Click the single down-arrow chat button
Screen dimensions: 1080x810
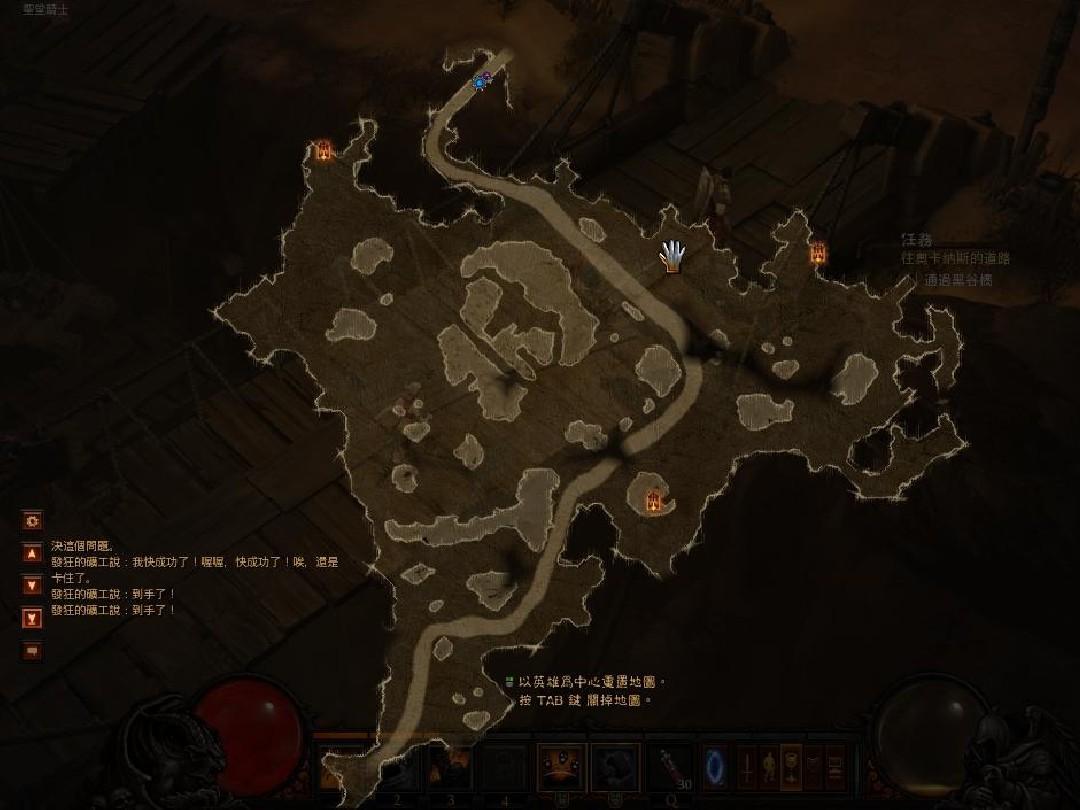32,585
